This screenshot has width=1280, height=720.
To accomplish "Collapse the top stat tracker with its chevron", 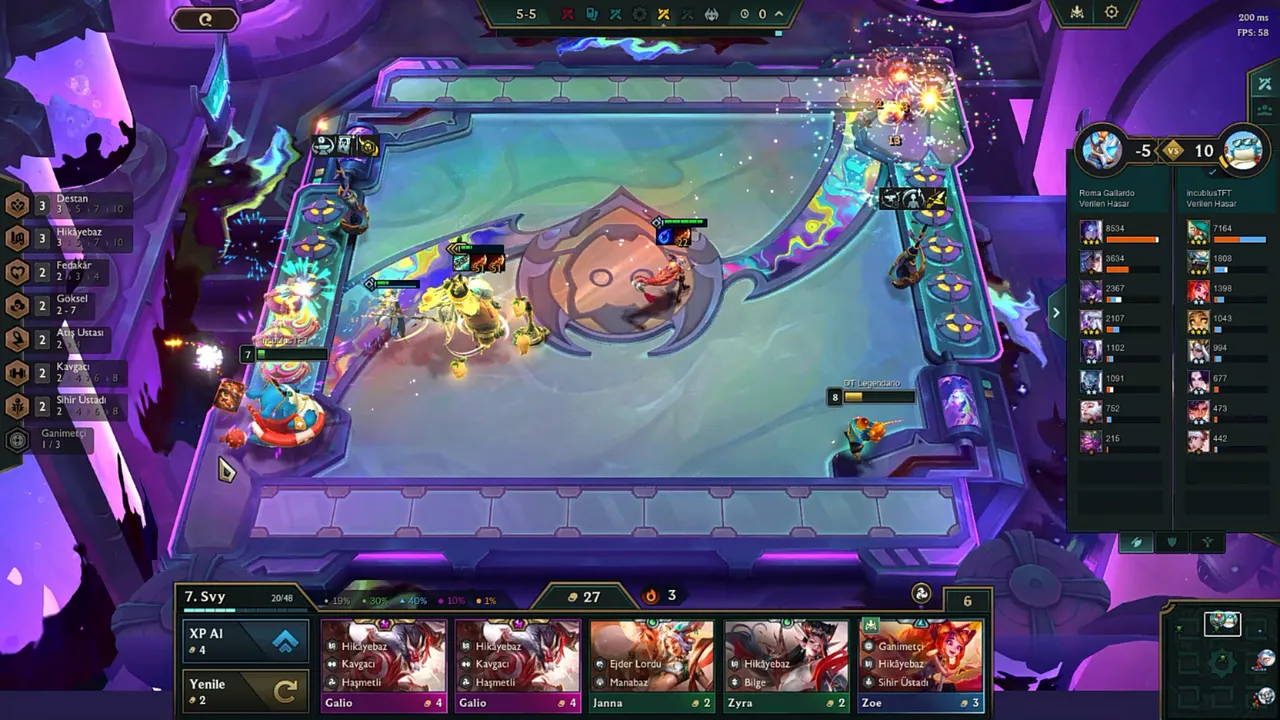I will (x=779, y=13).
